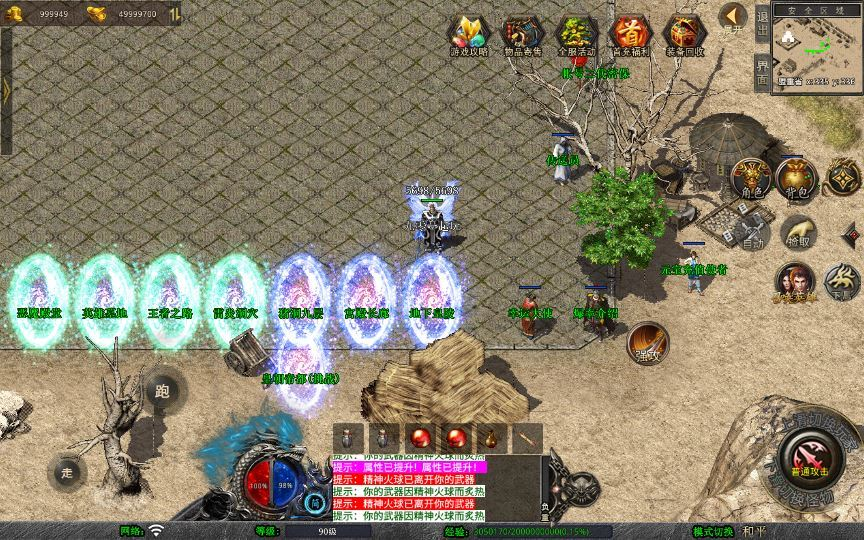
Task: Open the 首充福利 first recharge bonus
Action: [630, 36]
